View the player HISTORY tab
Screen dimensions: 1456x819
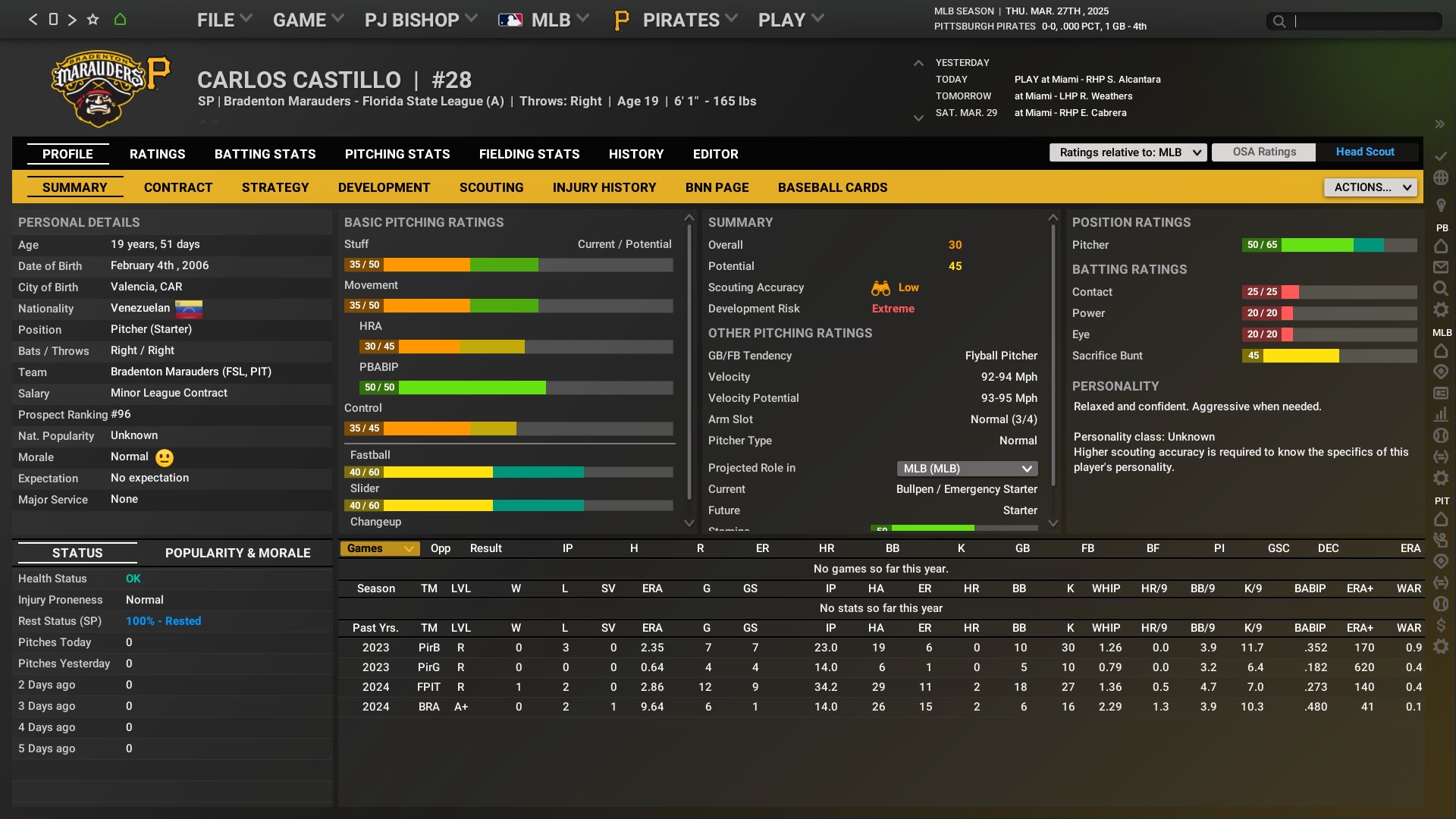click(x=635, y=154)
